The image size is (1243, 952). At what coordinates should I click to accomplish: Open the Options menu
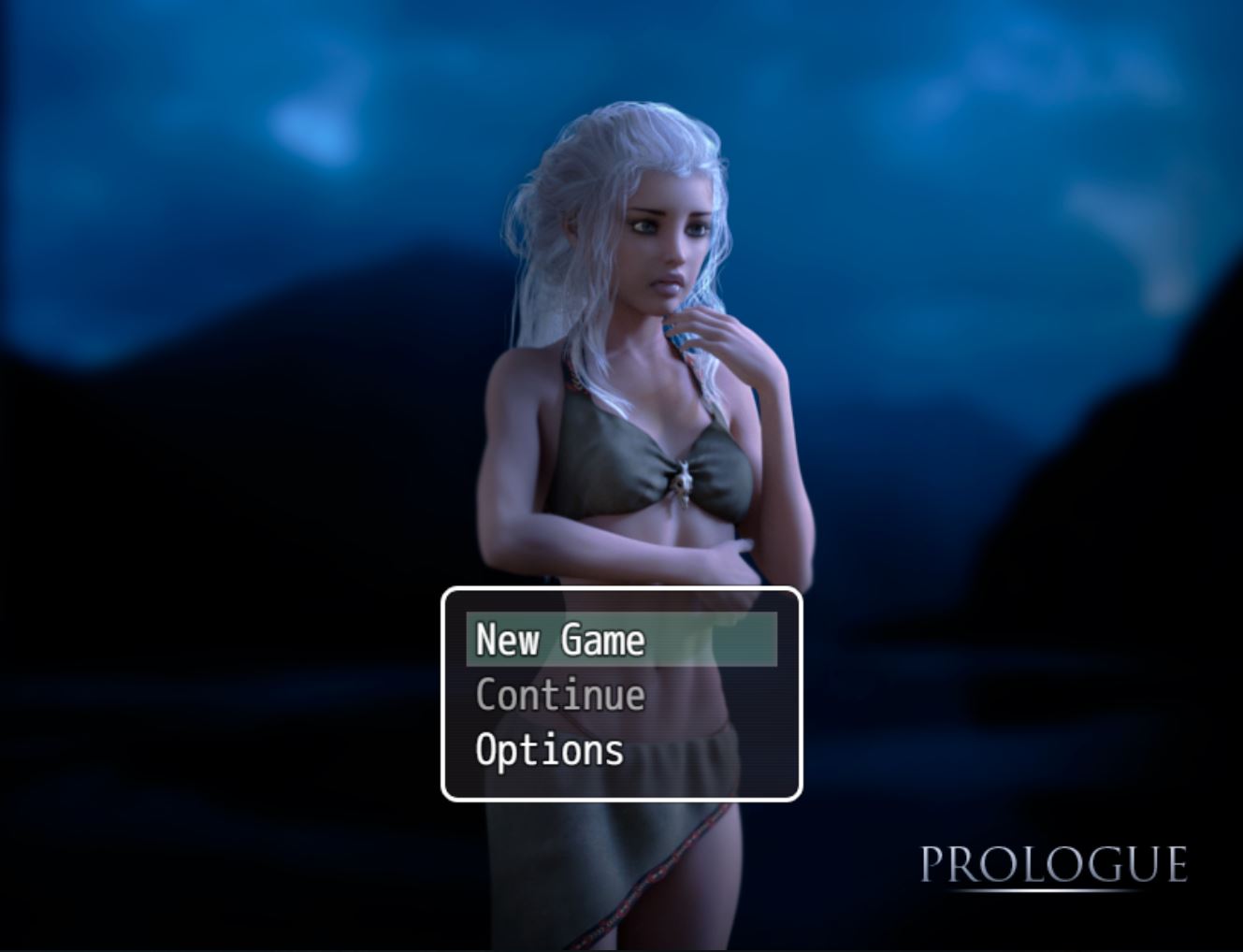[550, 751]
